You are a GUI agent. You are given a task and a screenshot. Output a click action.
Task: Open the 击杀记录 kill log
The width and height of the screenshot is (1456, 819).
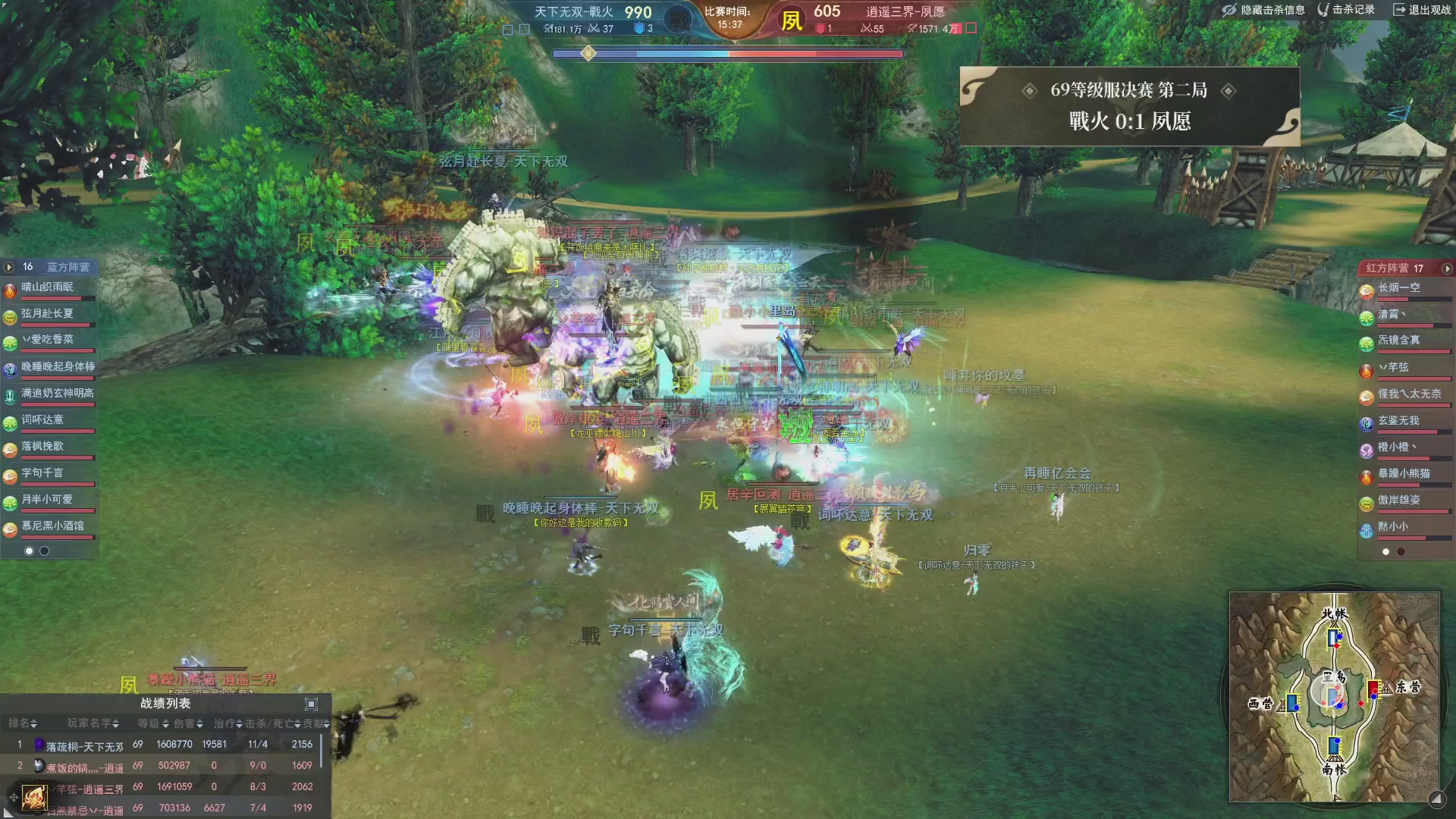click(x=1346, y=10)
